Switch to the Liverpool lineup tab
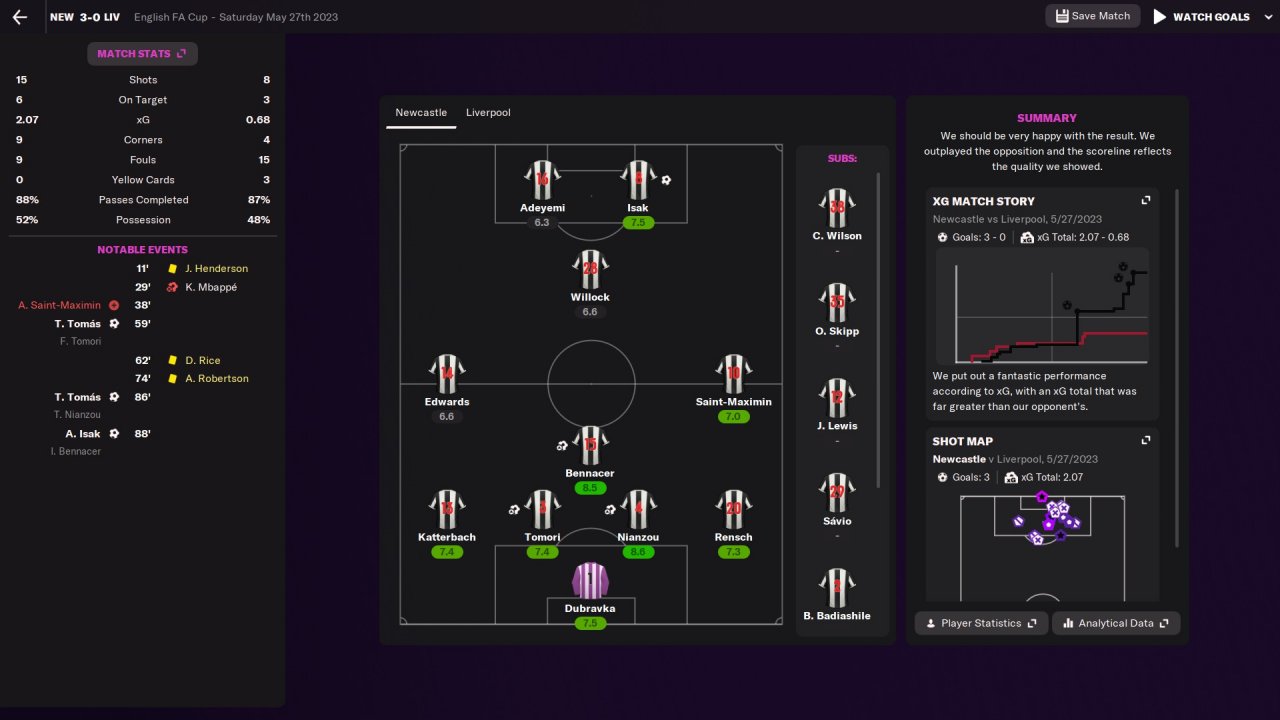The image size is (1280, 720). tap(488, 113)
